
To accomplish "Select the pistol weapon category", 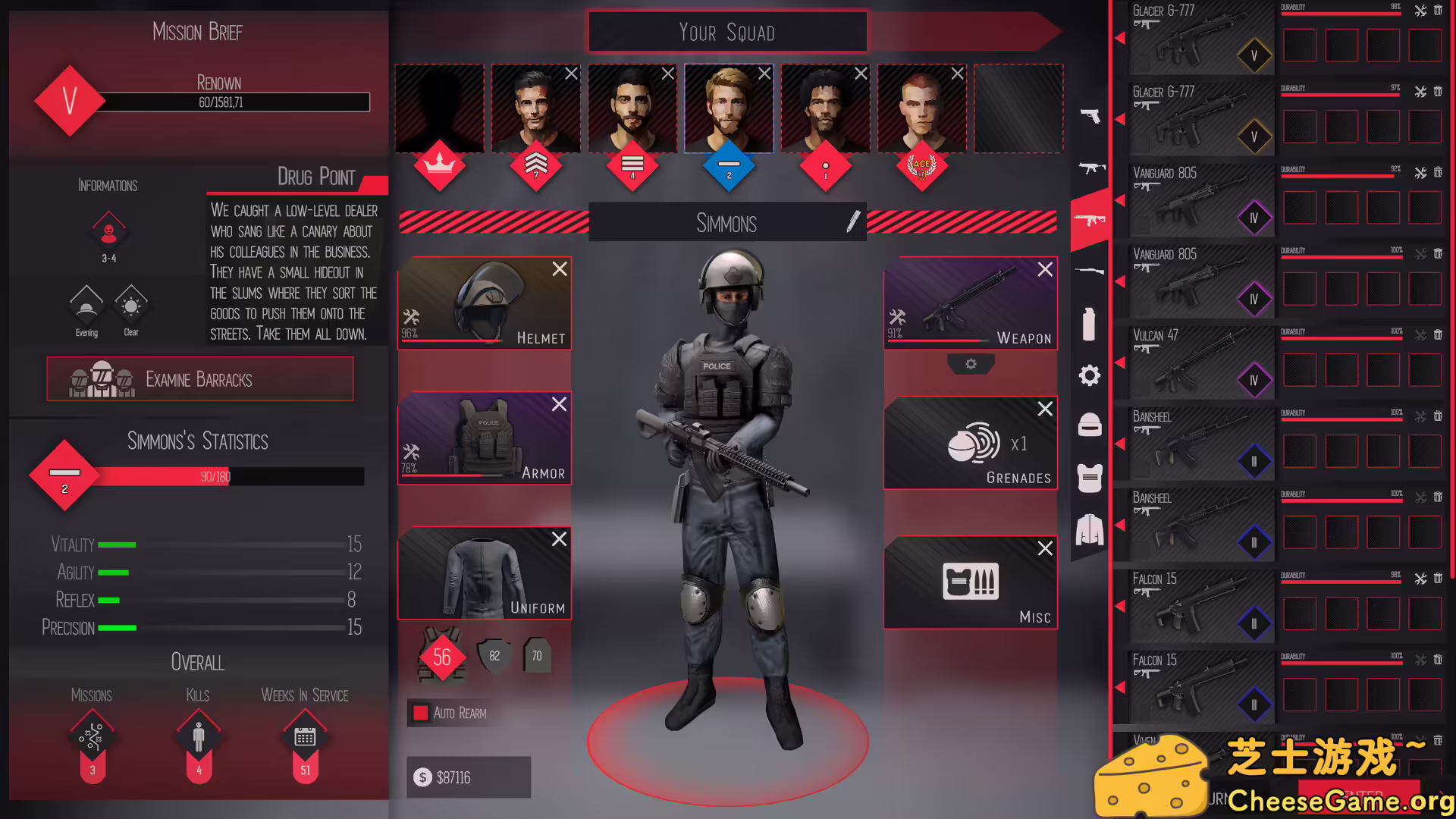I will click(1090, 118).
